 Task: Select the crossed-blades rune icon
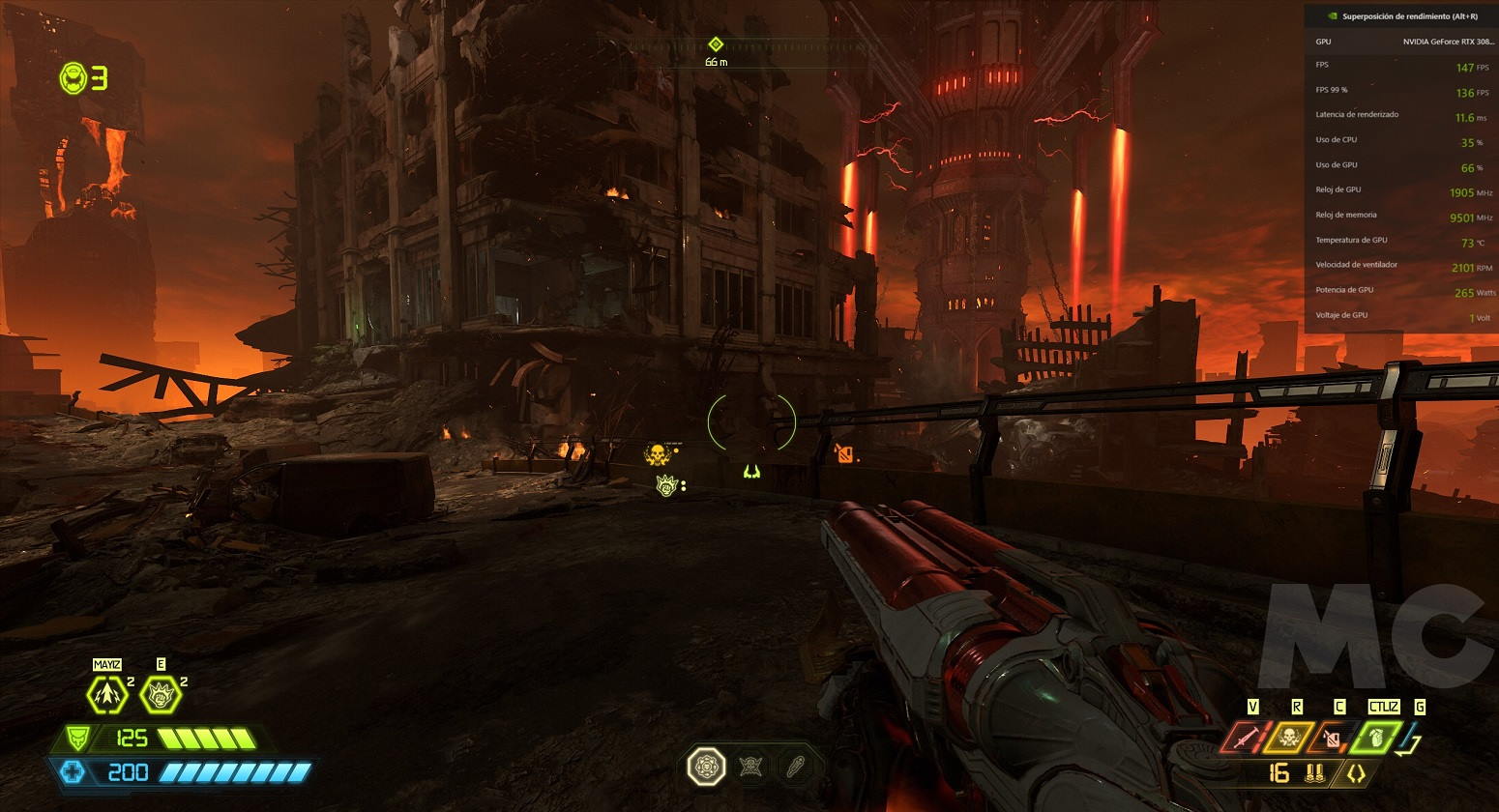[x=750, y=768]
